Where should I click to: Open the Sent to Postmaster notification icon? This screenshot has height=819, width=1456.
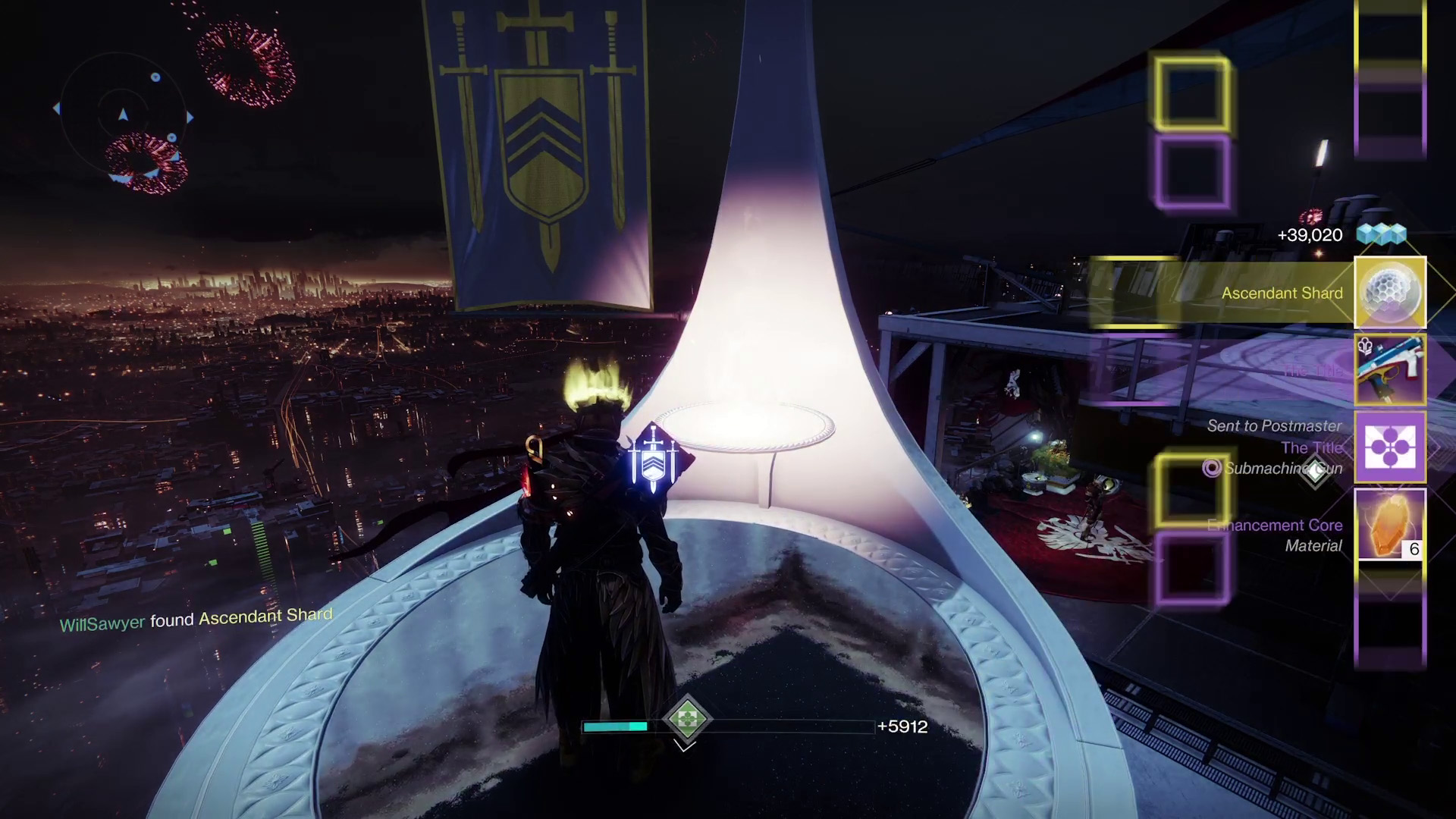click(1389, 447)
